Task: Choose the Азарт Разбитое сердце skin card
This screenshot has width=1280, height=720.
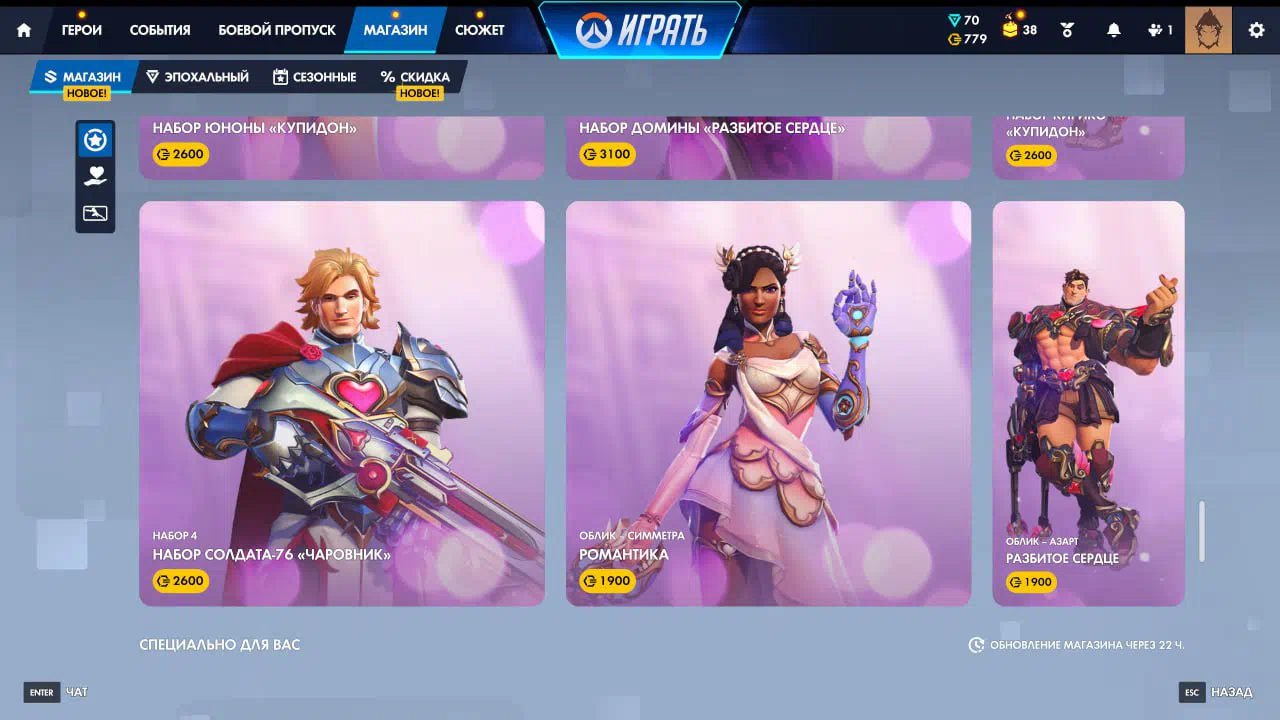Action: coord(1088,403)
